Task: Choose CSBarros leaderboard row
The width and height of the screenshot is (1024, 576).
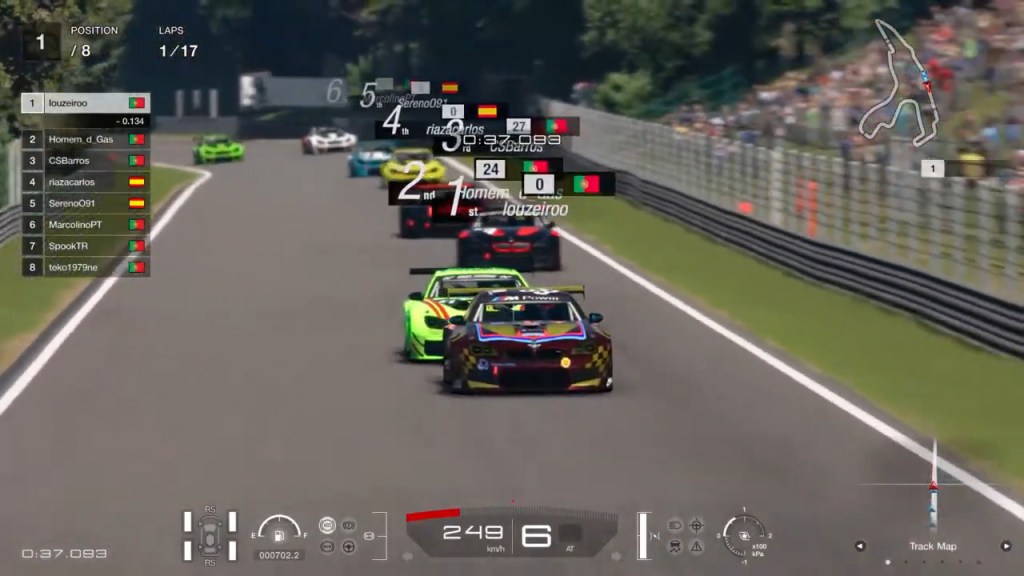Action: coord(86,160)
